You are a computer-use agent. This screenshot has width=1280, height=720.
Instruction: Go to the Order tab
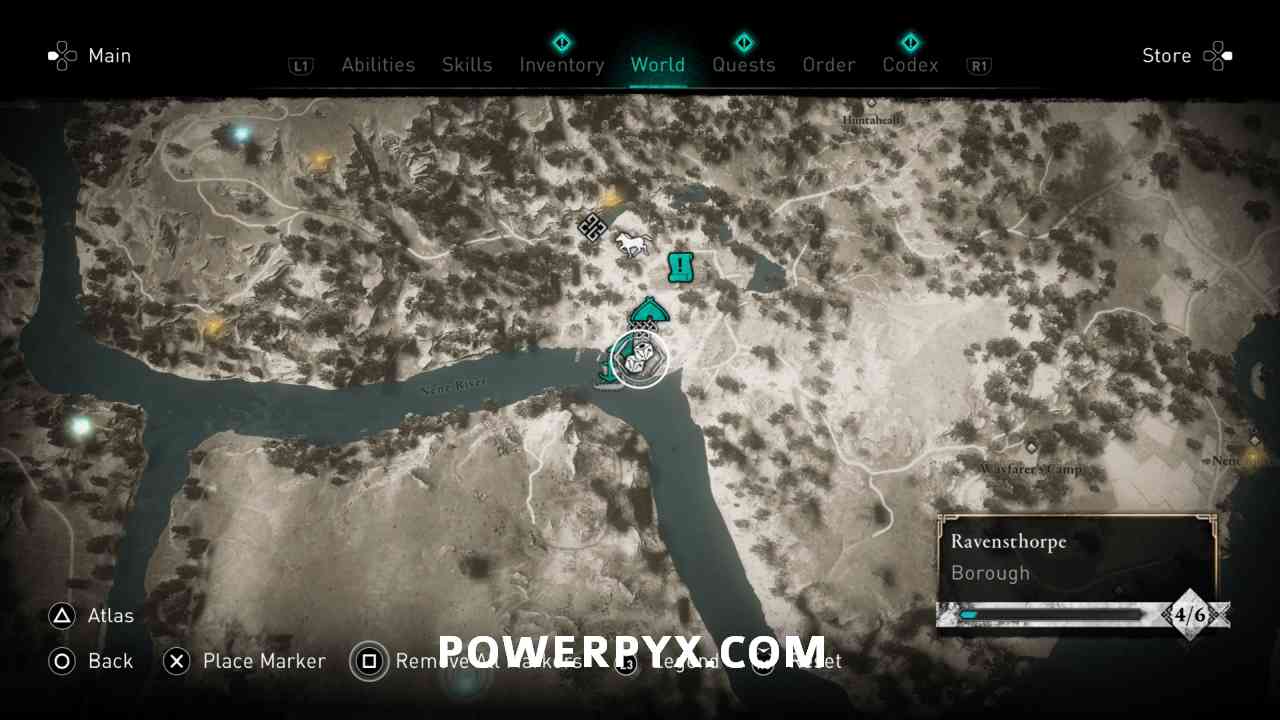pyautogui.click(x=828, y=65)
